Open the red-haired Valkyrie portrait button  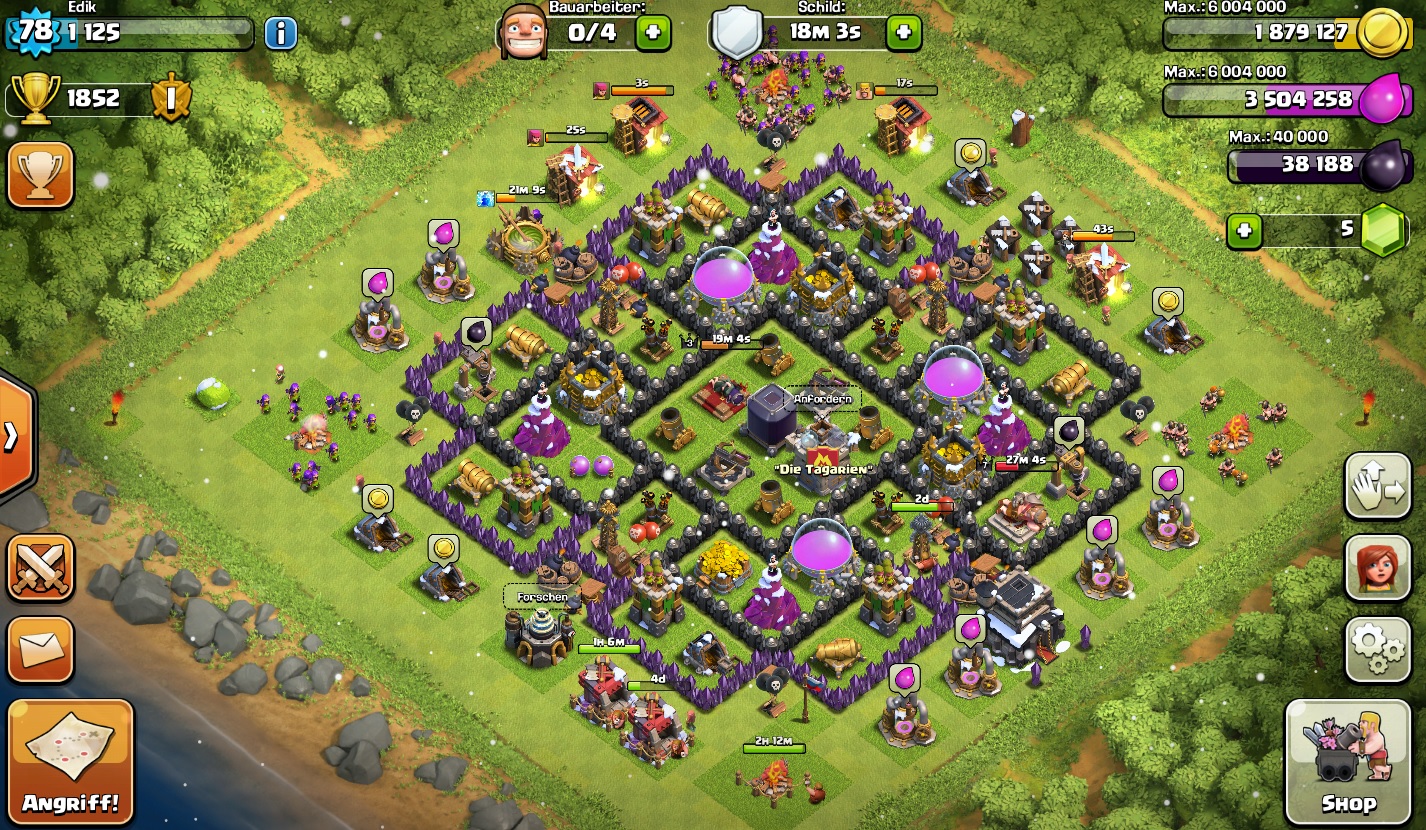pos(1377,567)
